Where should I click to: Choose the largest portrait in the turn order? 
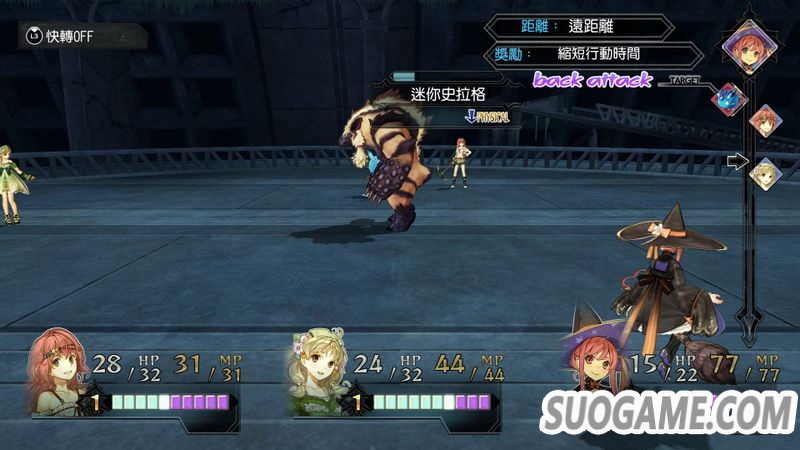[745, 44]
